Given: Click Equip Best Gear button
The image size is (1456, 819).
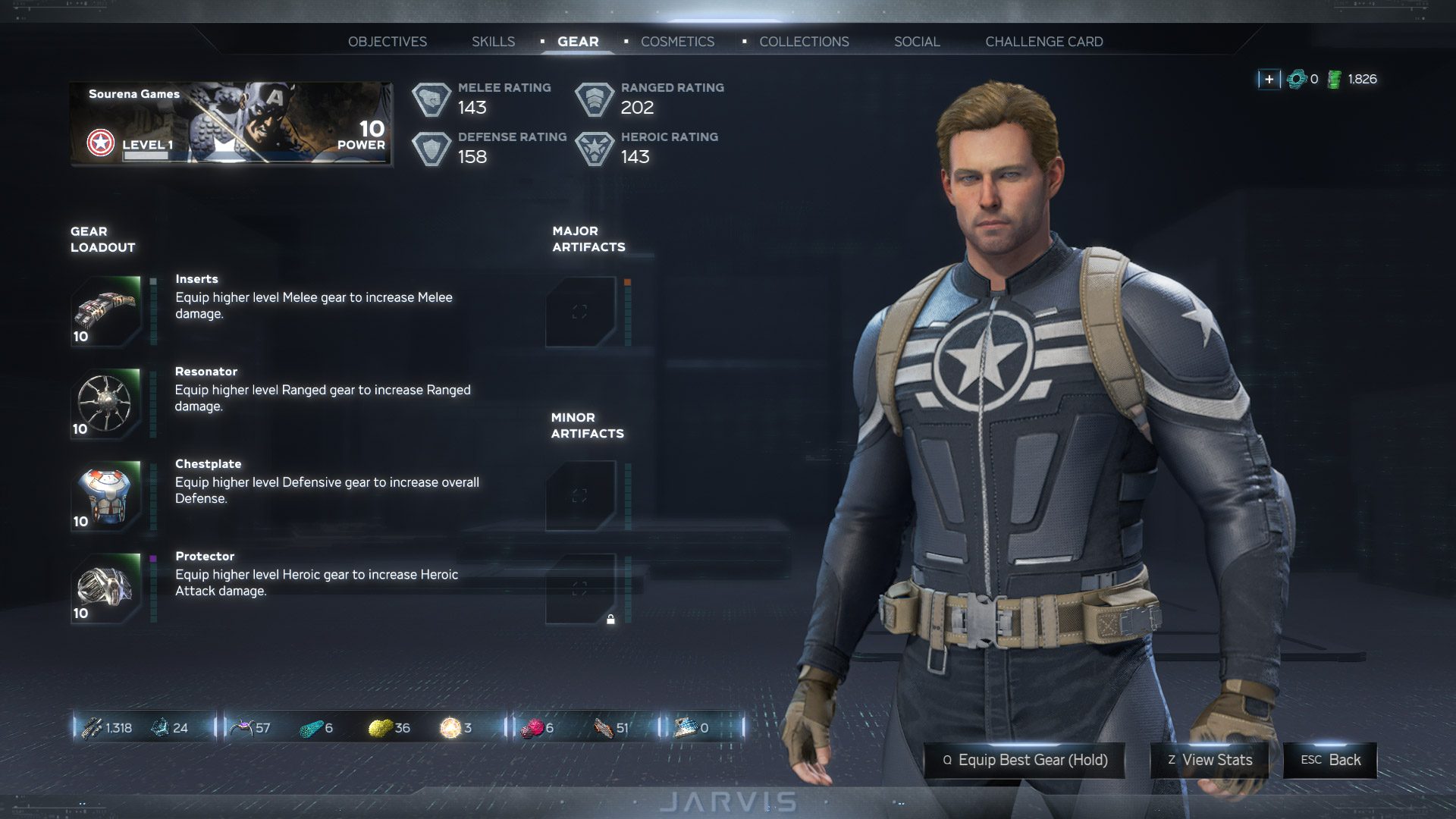Looking at the screenshot, I should pos(1024,760).
